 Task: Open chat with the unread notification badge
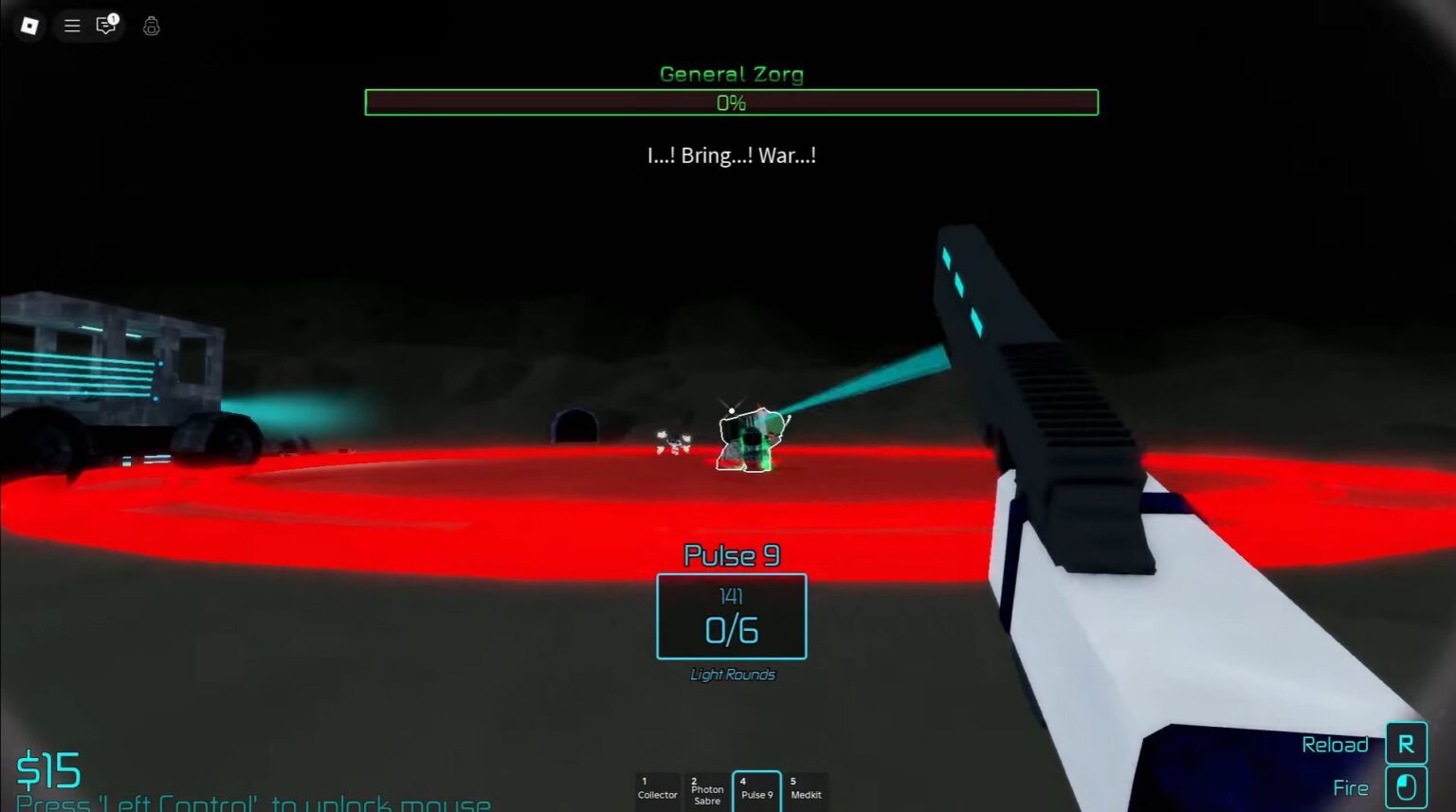104,27
